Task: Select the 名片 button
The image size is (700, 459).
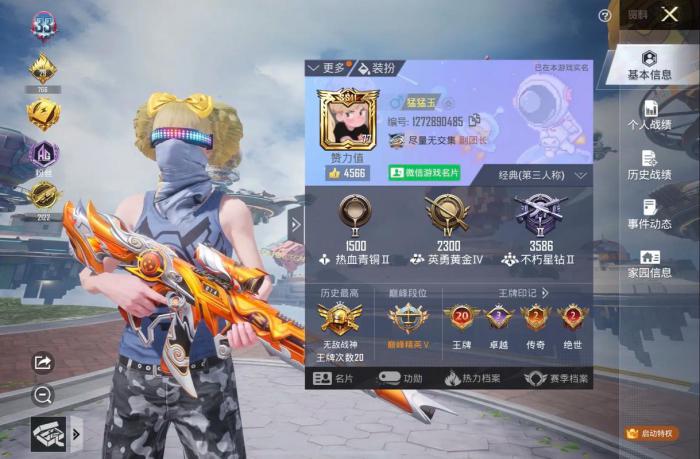Action: [334, 379]
